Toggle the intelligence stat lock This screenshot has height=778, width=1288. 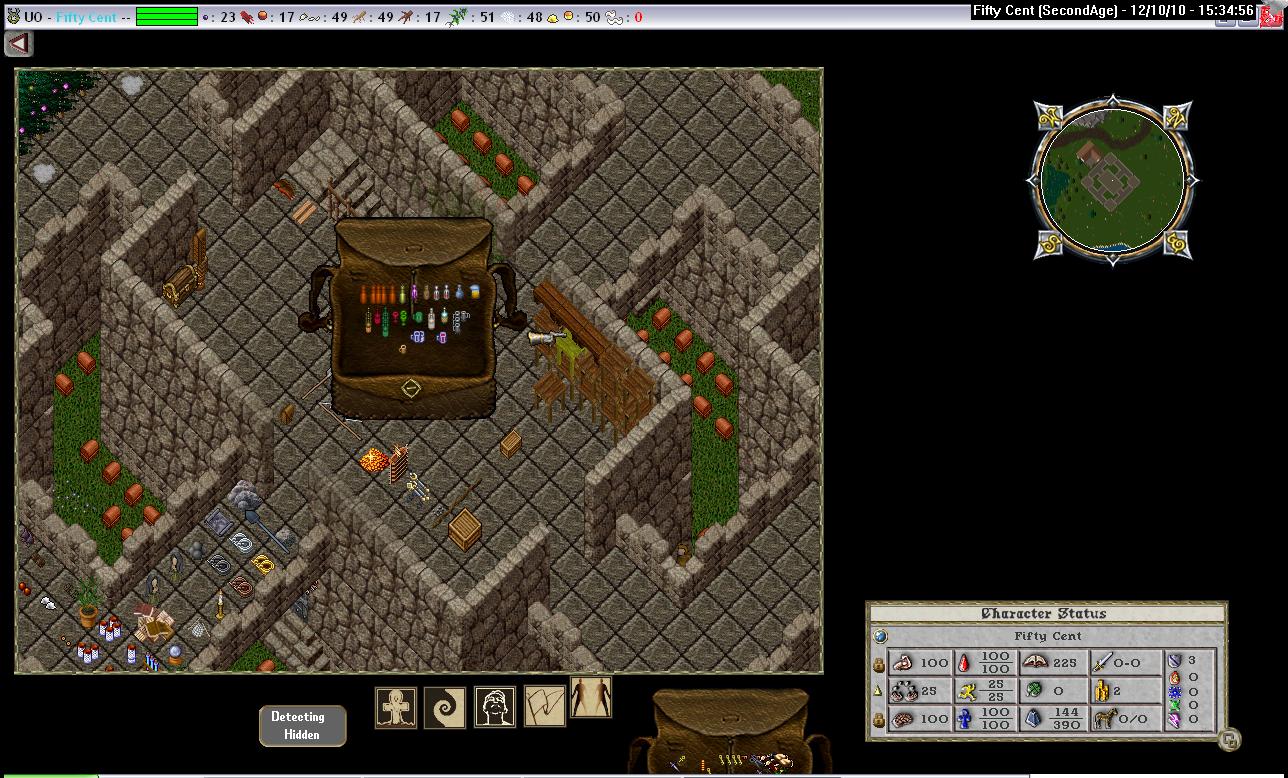879,718
